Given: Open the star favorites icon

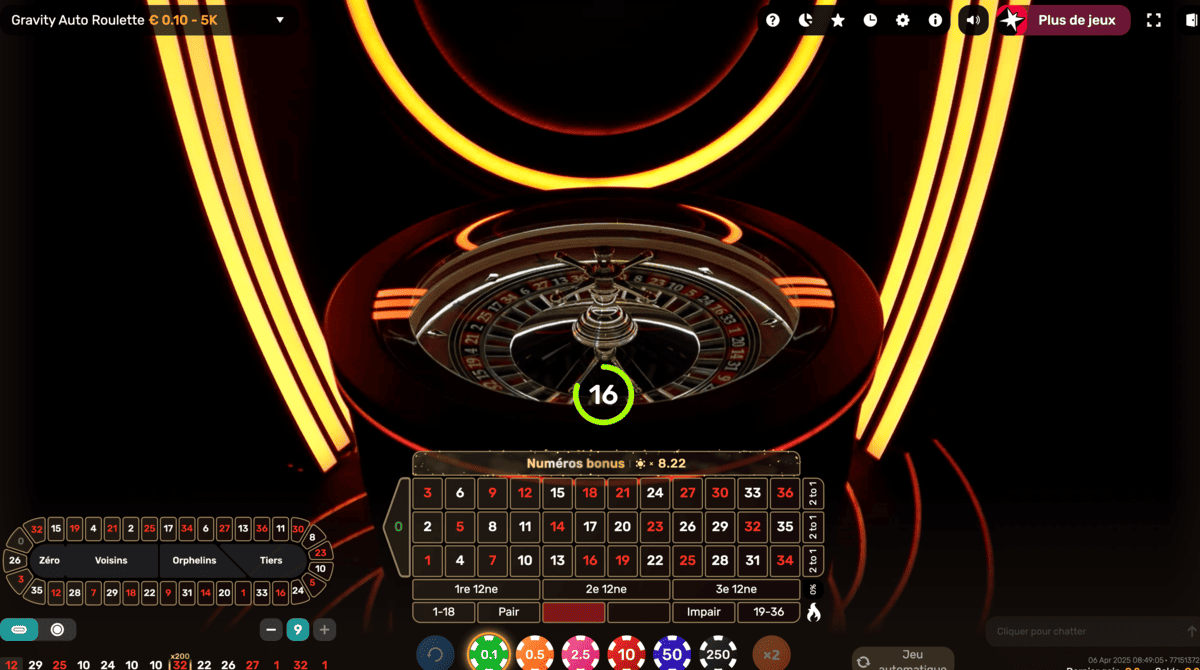Looking at the screenshot, I should 838,20.
